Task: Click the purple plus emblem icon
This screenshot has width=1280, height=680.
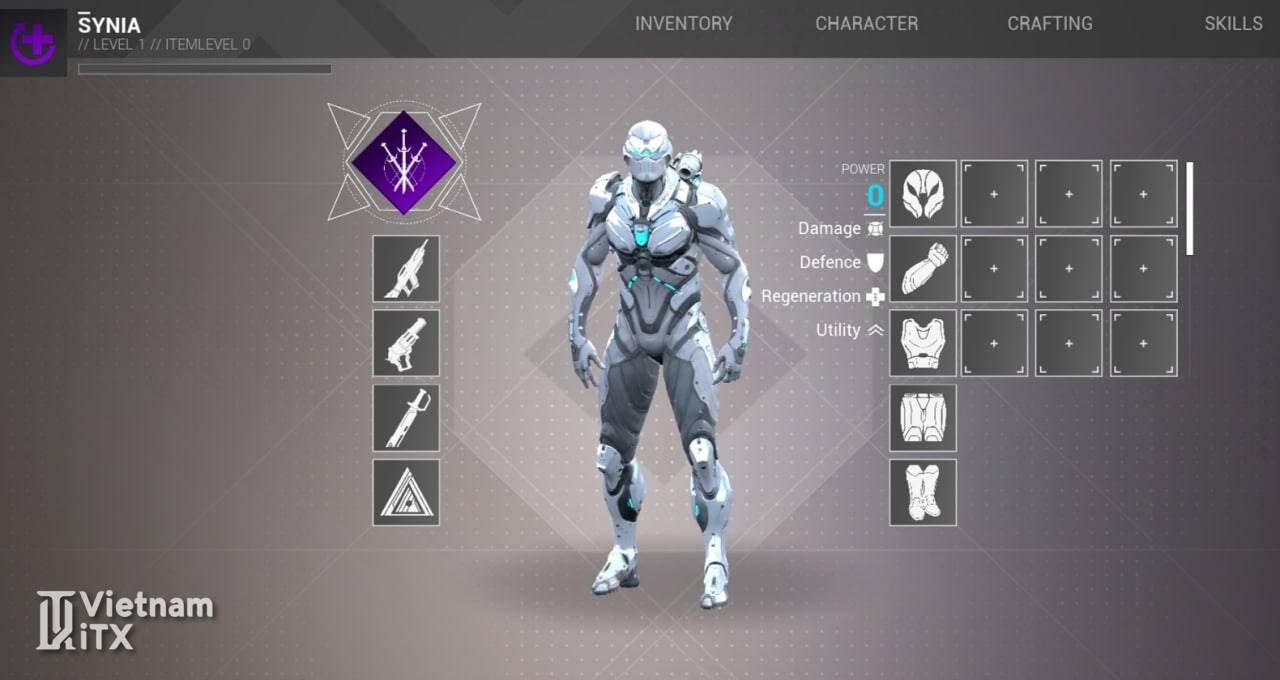Action: point(33,42)
